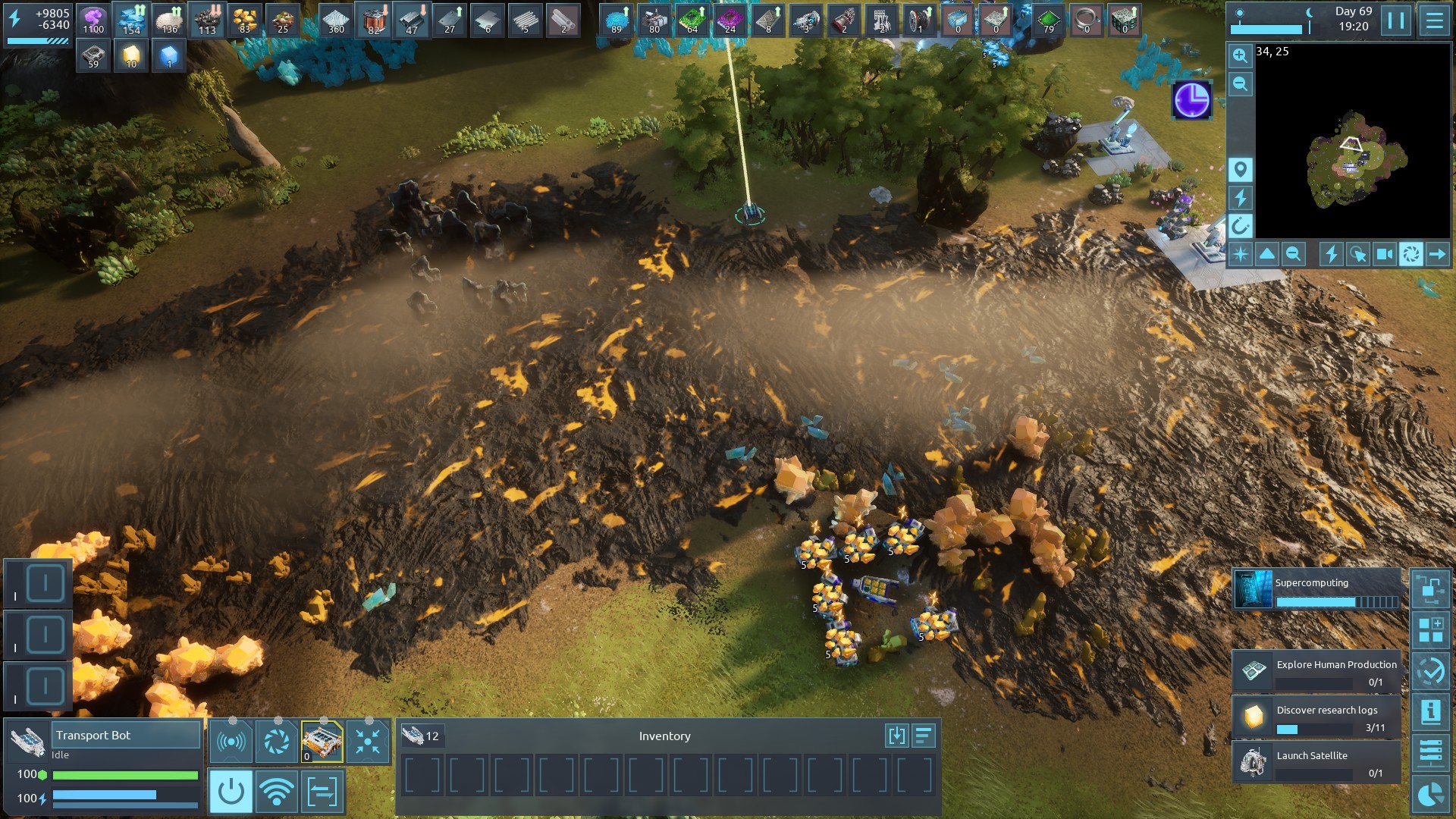Select the Launch Satellite objective
This screenshot has height=819, width=1456.
click(1317, 762)
